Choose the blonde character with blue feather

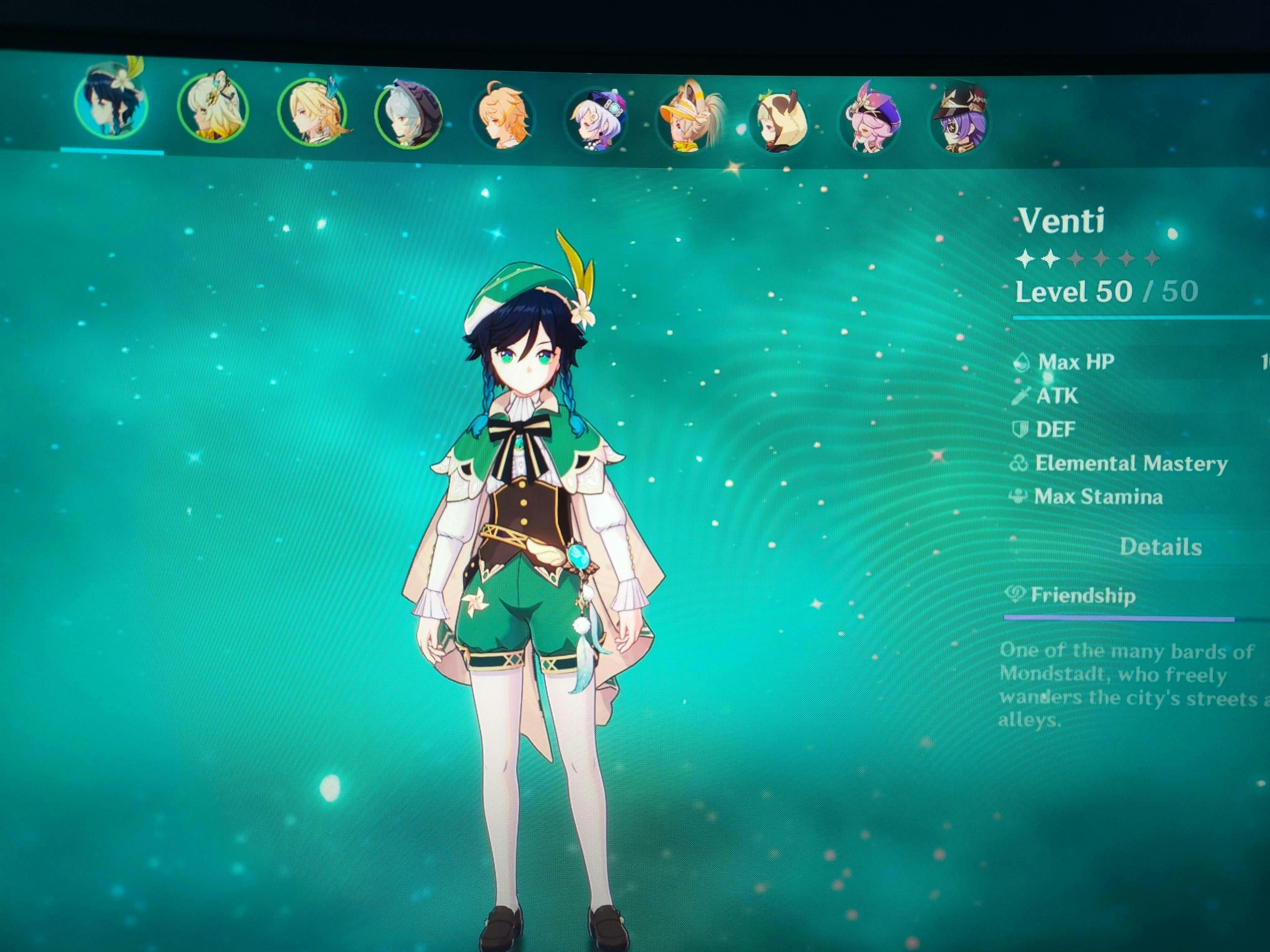pyautogui.click(x=312, y=112)
